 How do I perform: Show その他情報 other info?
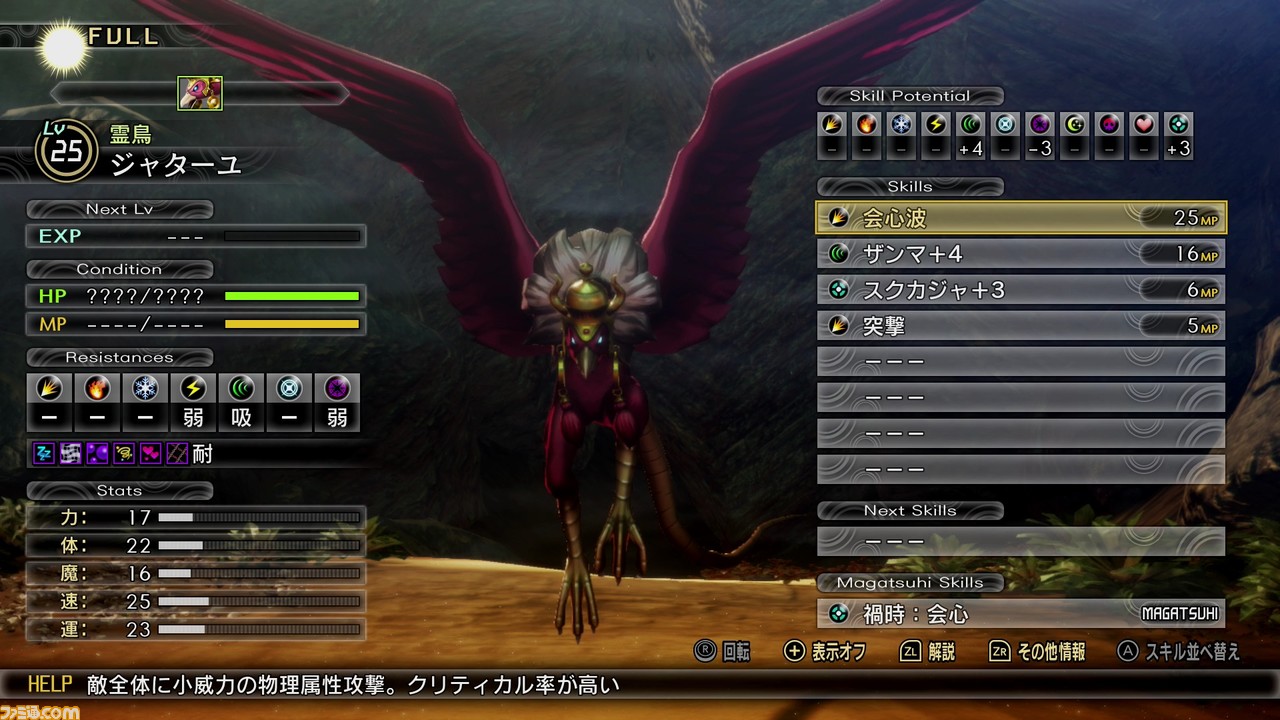pos(1038,652)
